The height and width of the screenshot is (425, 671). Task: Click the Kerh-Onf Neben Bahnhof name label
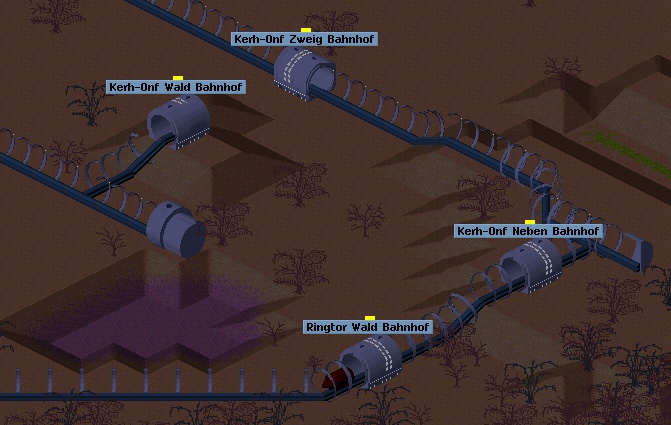[x=528, y=231]
